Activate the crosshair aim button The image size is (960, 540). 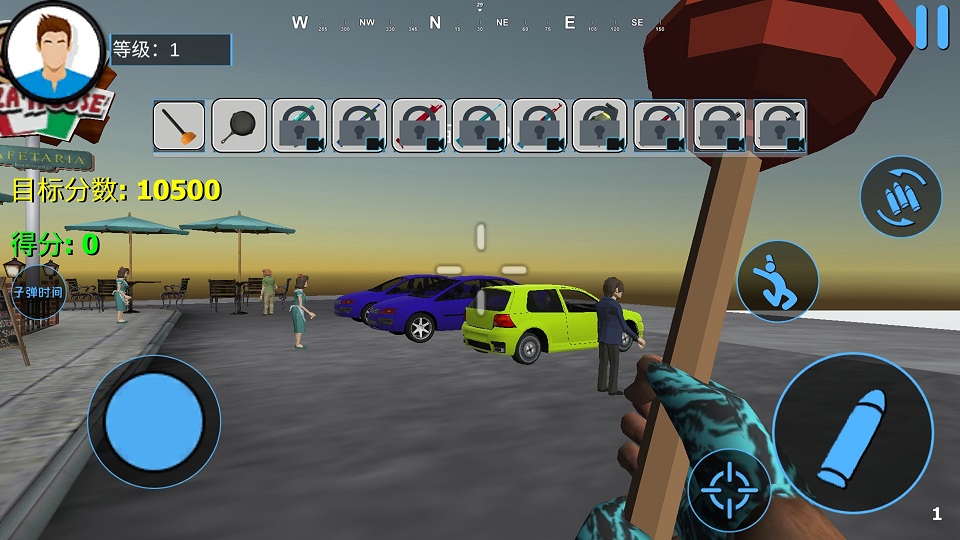(729, 490)
